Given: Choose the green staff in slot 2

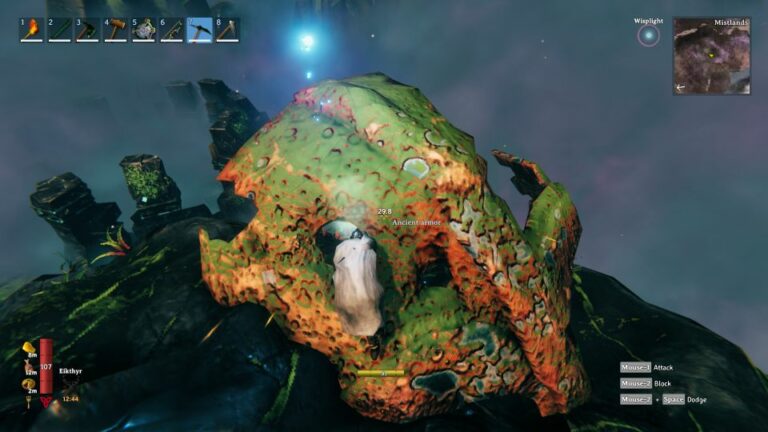Looking at the screenshot, I should pyautogui.click(x=59, y=30).
